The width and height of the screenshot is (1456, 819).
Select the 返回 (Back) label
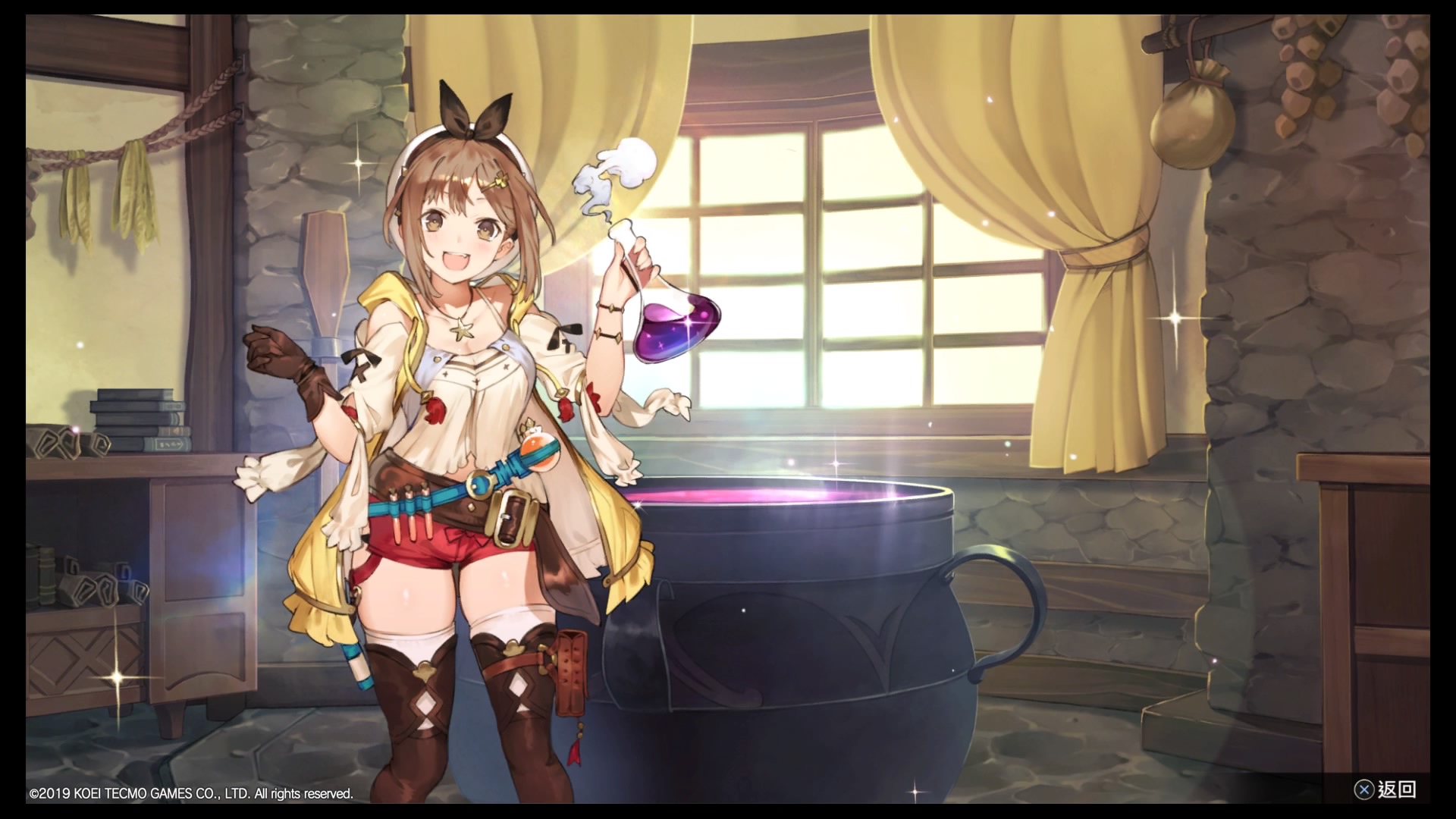[x=1396, y=789]
